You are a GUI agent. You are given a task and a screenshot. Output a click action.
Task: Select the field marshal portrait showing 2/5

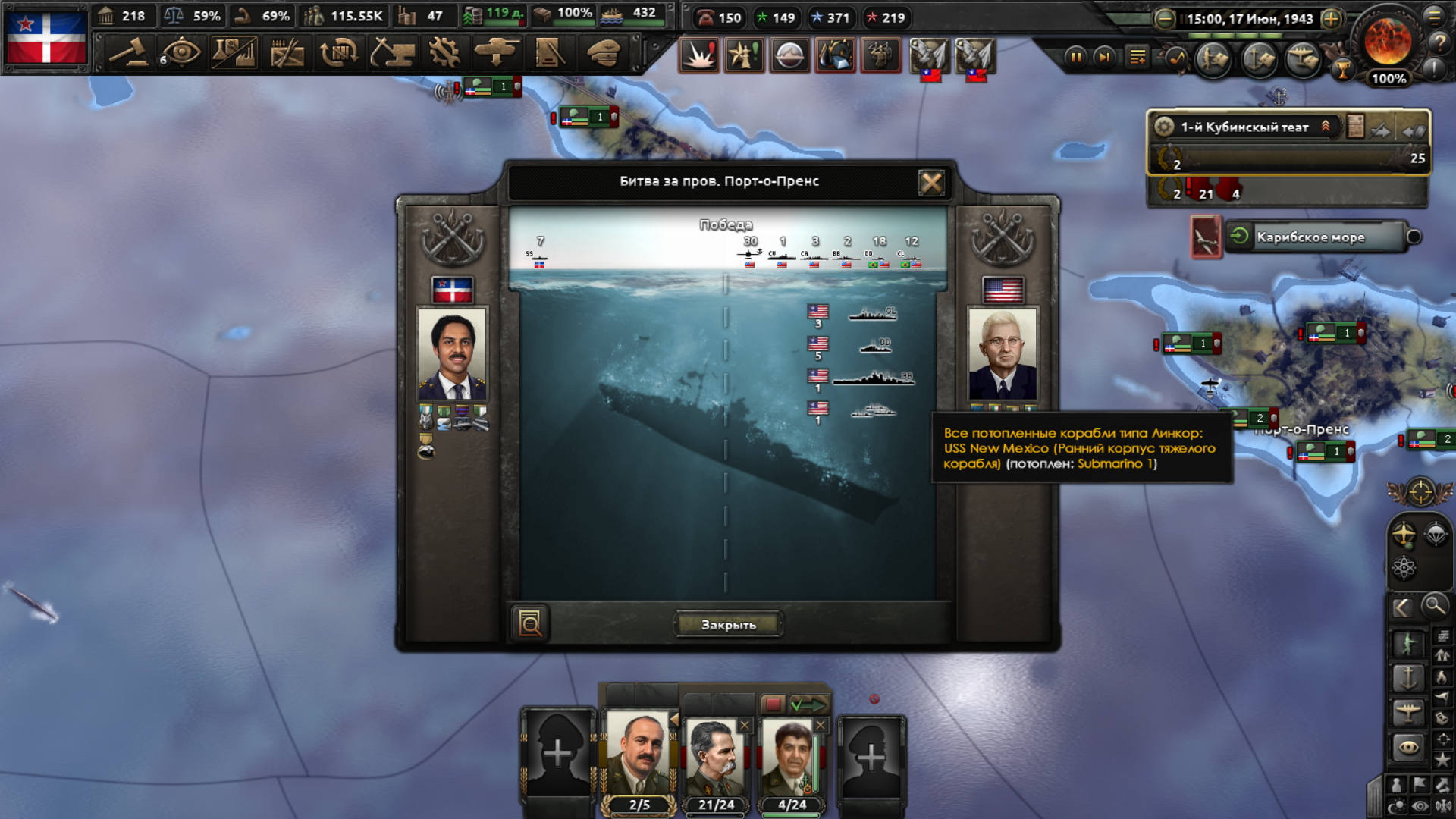(x=639, y=758)
